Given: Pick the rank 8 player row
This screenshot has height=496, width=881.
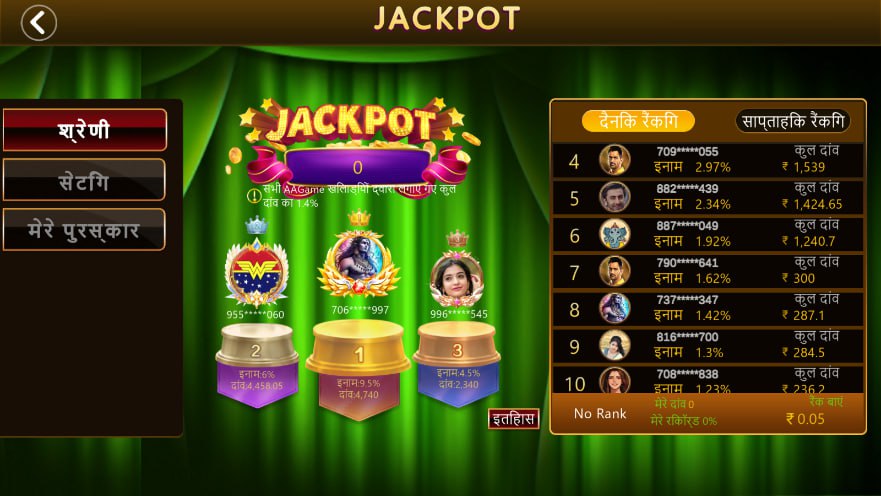Looking at the screenshot, I should (708, 308).
